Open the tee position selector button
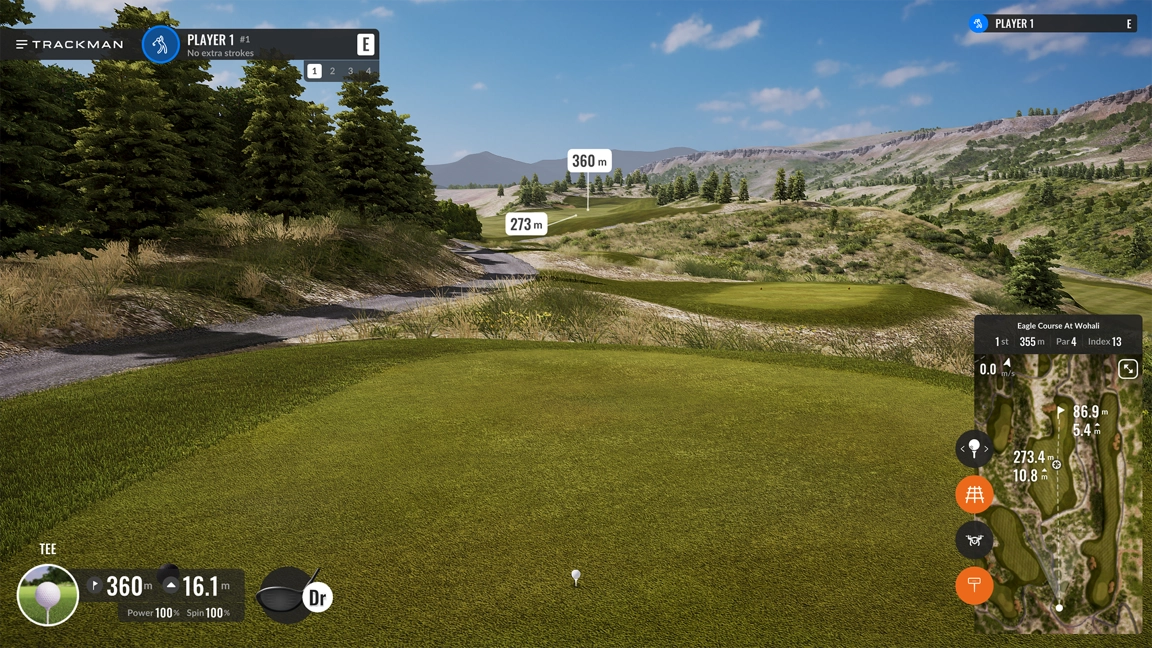 pos(974,449)
